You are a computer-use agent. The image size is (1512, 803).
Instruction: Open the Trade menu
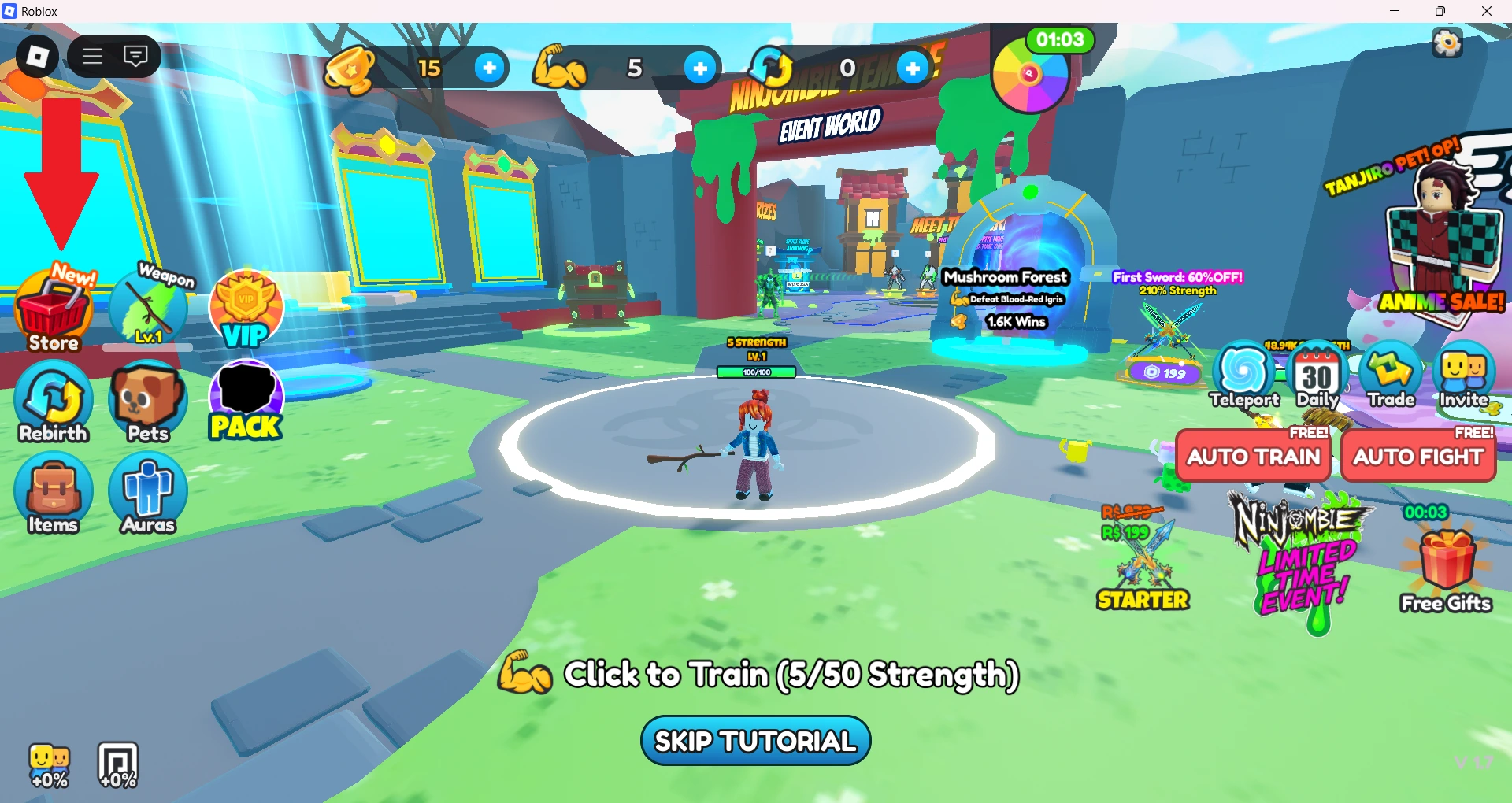[x=1391, y=376]
